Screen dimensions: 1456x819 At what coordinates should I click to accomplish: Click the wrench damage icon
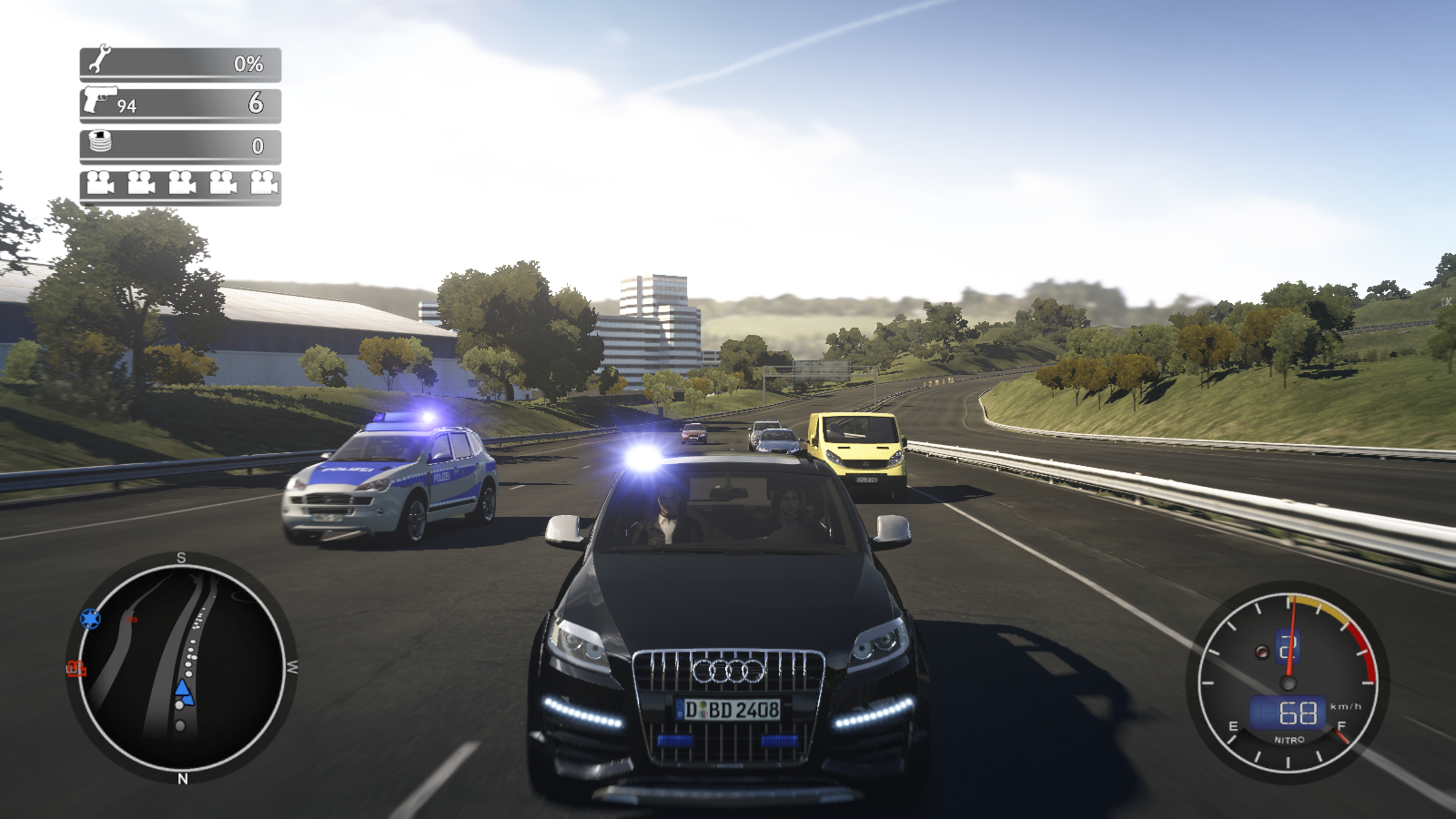99,59
